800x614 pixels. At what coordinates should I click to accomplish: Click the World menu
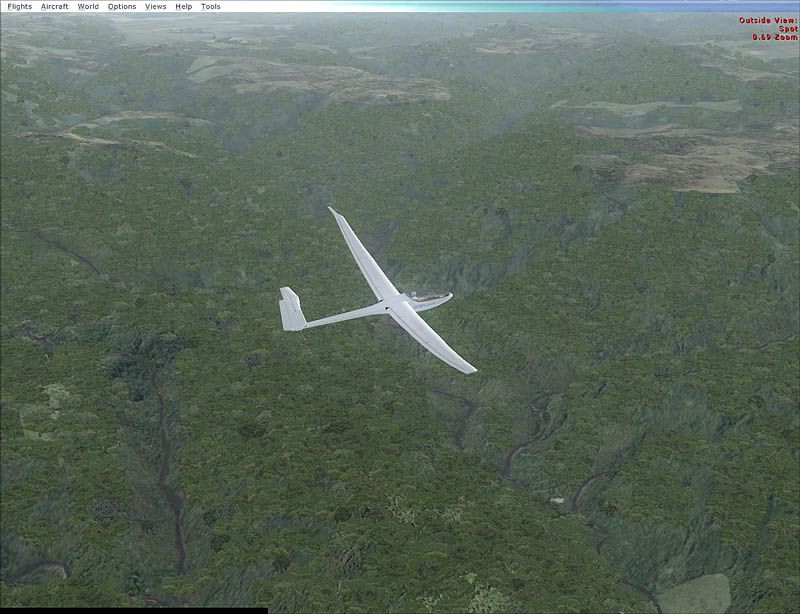[x=88, y=6]
